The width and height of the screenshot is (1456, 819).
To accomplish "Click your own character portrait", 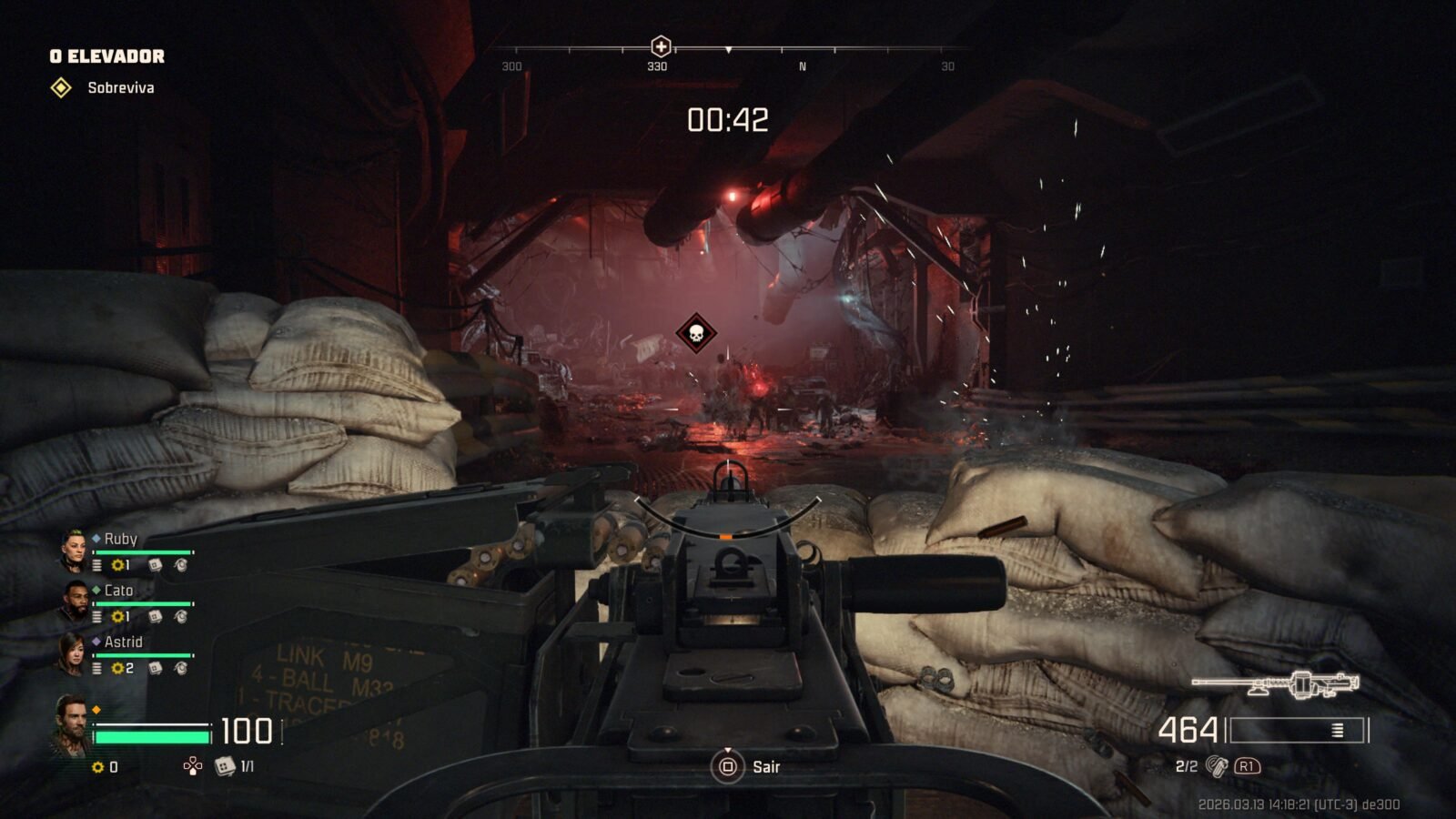I will [71, 724].
